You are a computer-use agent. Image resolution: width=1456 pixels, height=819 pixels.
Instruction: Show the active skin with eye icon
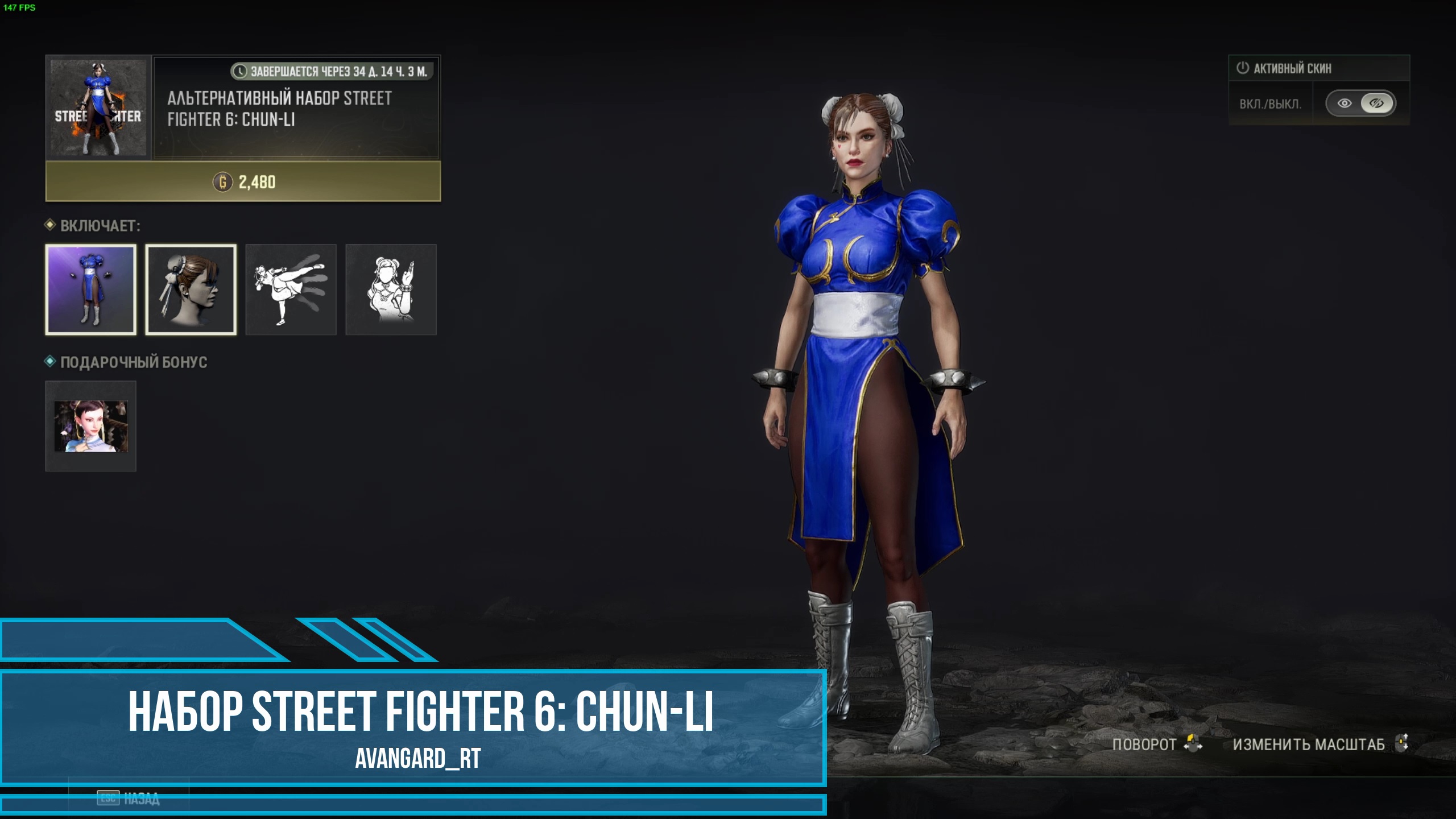[1345, 104]
